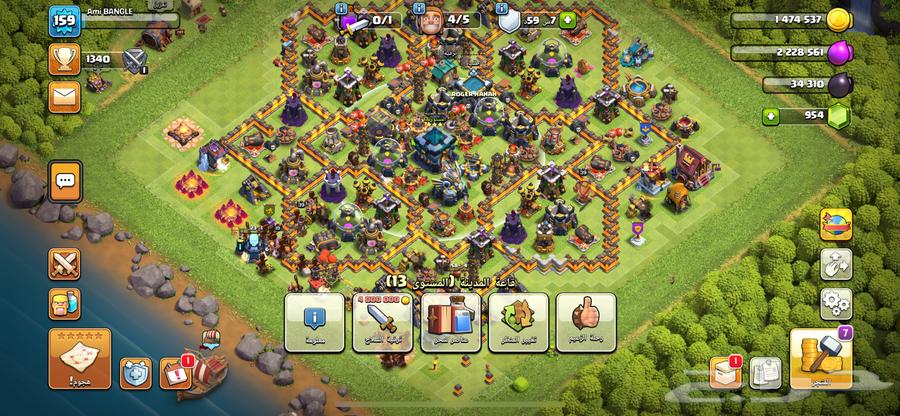The height and width of the screenshot is (416, 900).
Task: Open the layout editor button below the gold-framed icon
Action: click(x=836, y=264)
